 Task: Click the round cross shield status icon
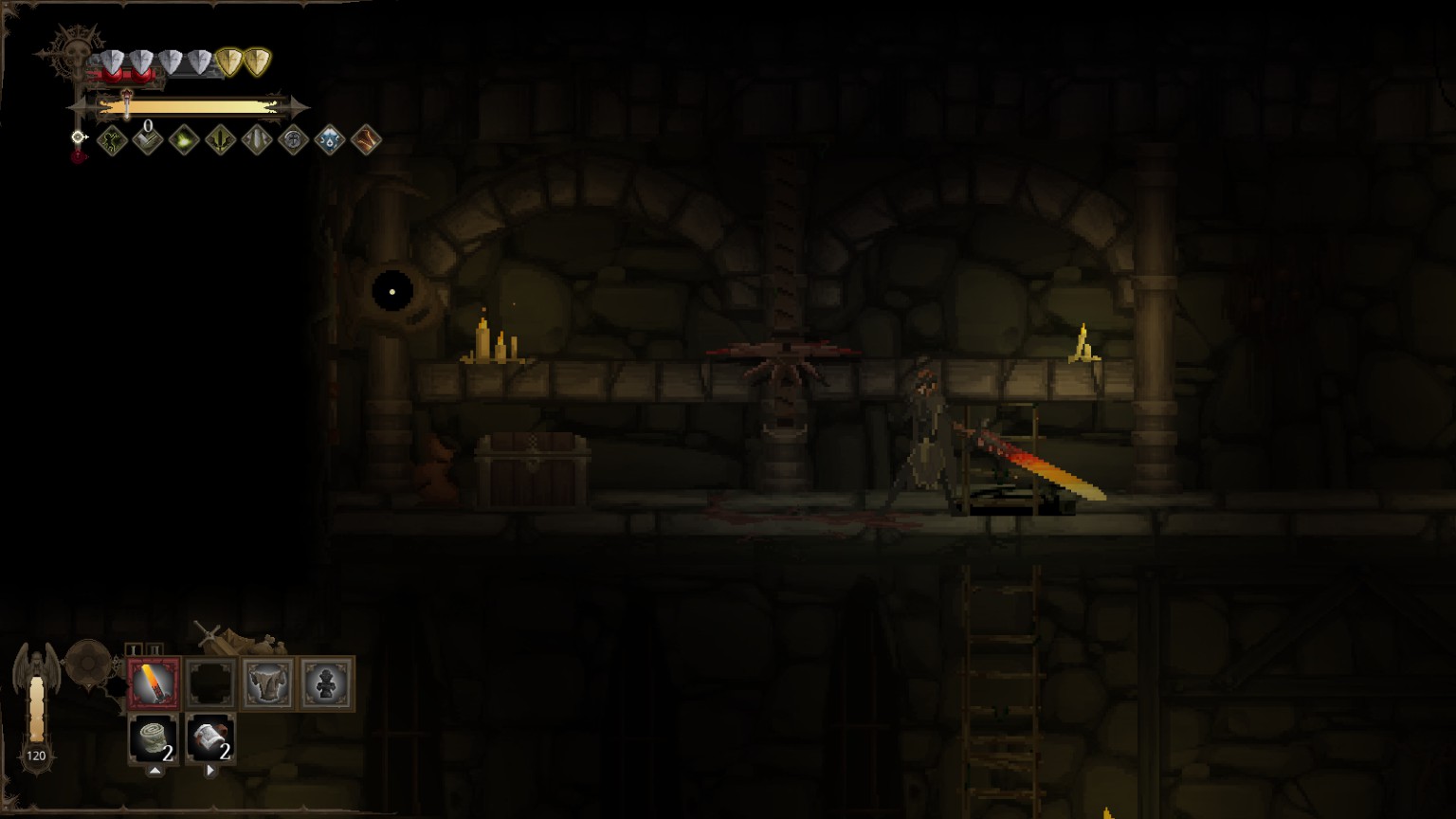coord(293,141)
